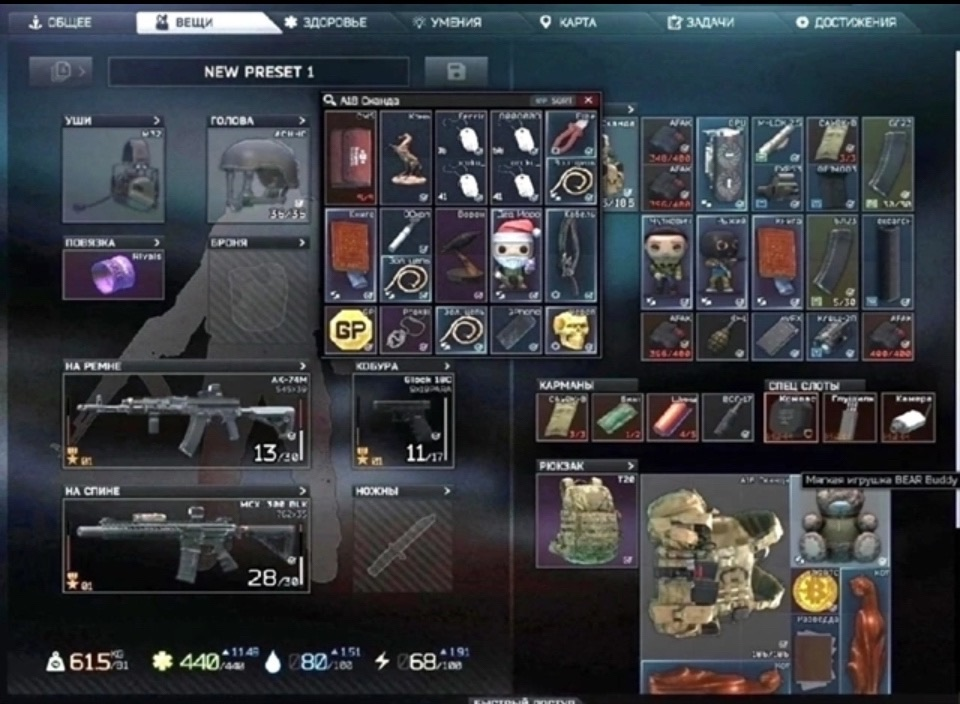Image resolution: width=960 pixels, height=704 pixels.
Task: Select the Glock 18C pistol in the holster
Action: (x=402, y=421)
